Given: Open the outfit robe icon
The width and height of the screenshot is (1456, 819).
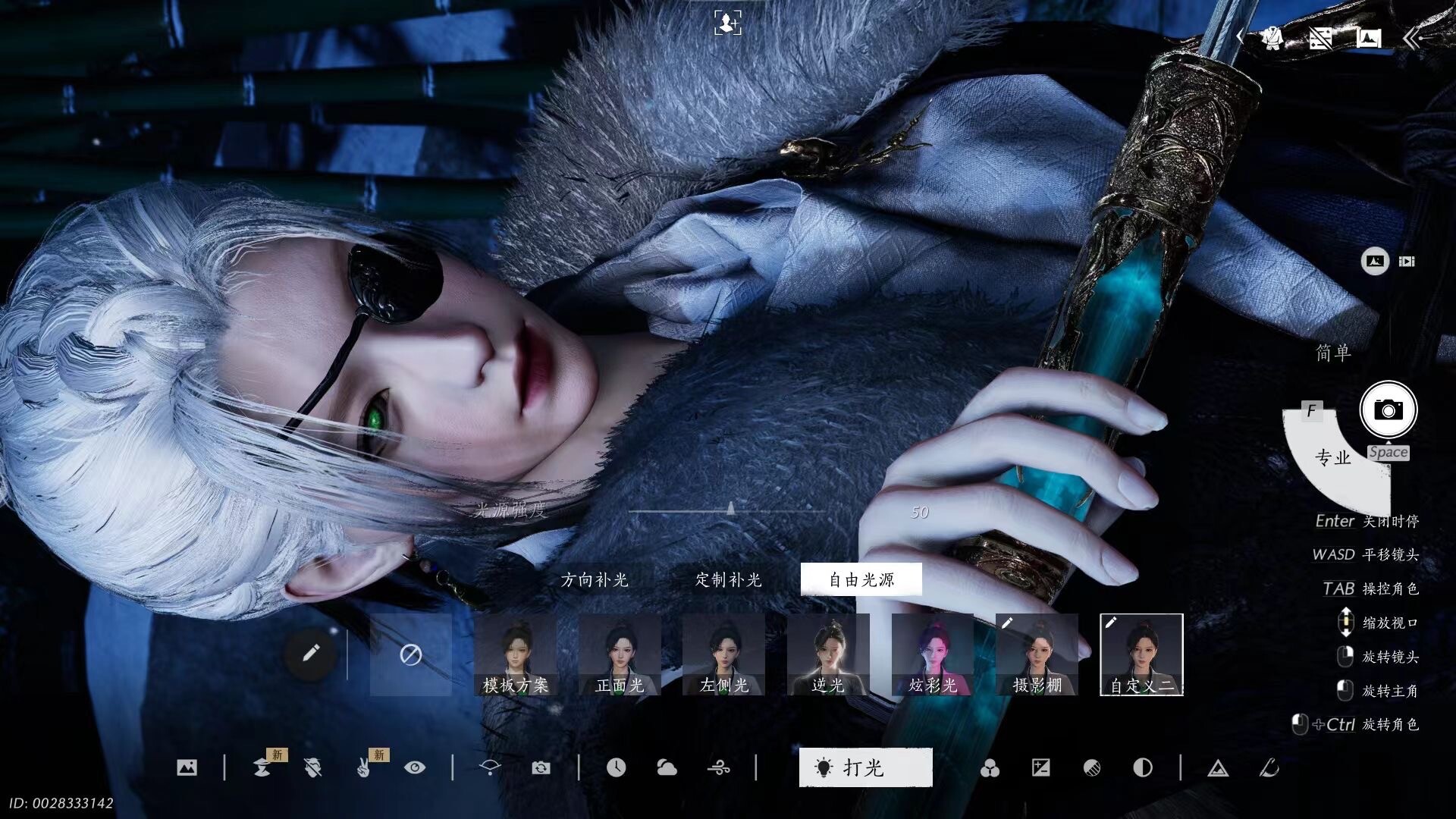Looking at the screenshot, I should (1272, 38).
